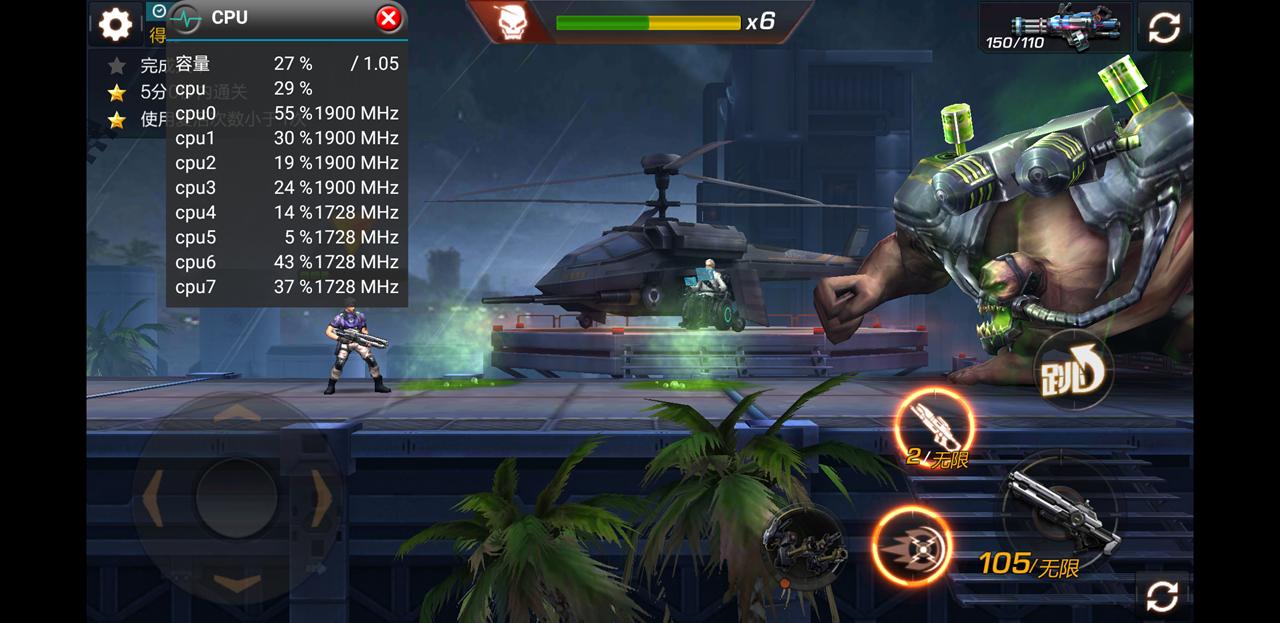Tap the joystick down arrow
Image resolution: width=1280 pixels, height=623 pixels.
click(x=236, y=582)
